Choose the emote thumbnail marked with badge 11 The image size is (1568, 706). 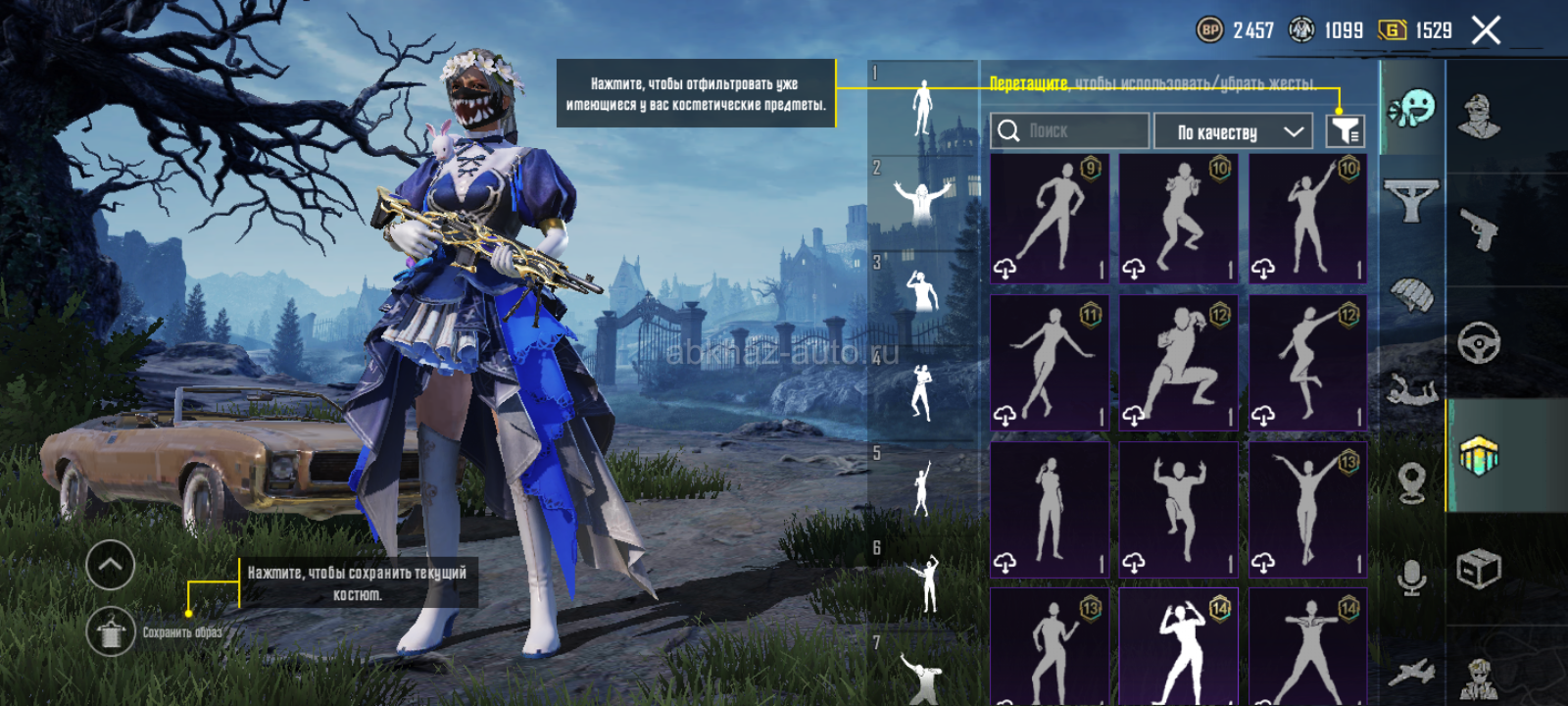click(x=1049, y=364)
